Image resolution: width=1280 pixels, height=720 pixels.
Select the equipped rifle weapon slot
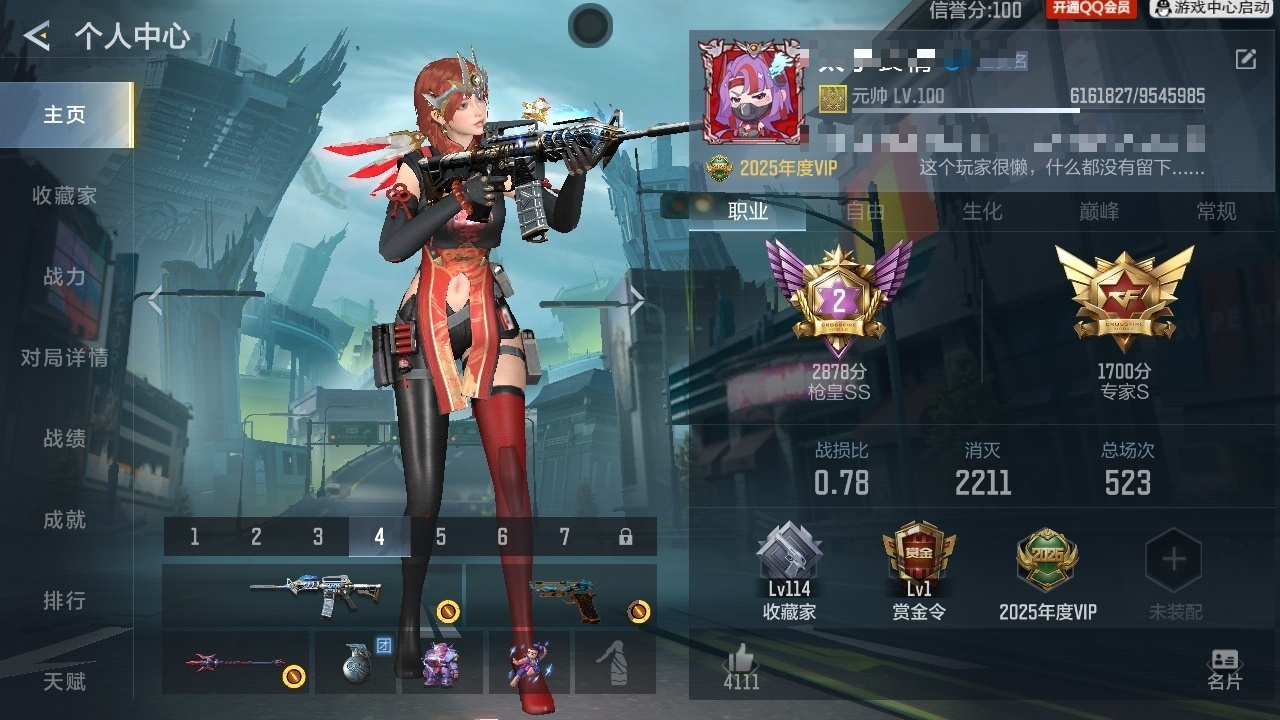pyautogui.click(x=312, y=595)
